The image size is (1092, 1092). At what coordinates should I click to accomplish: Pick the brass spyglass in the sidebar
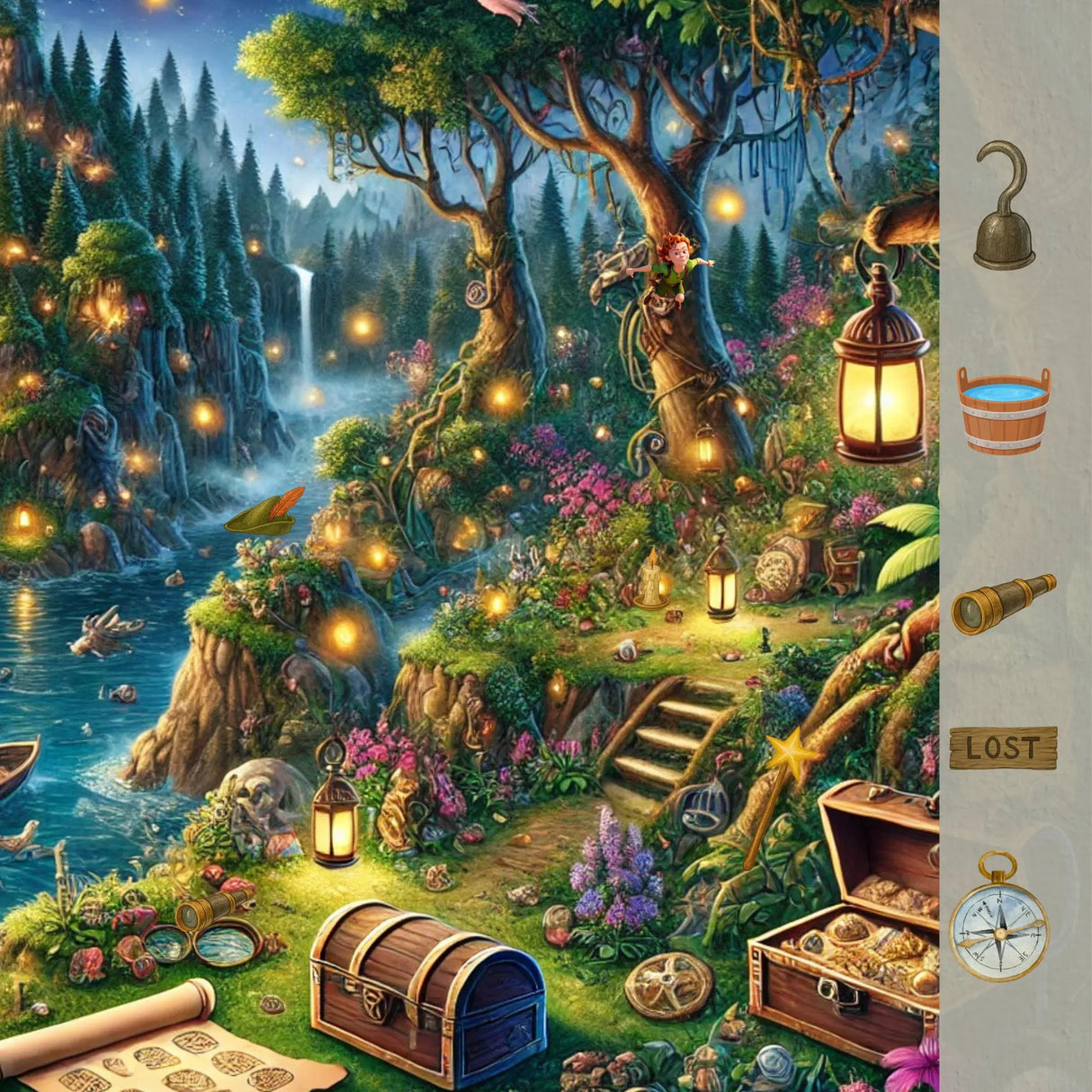coord(1003,604)
